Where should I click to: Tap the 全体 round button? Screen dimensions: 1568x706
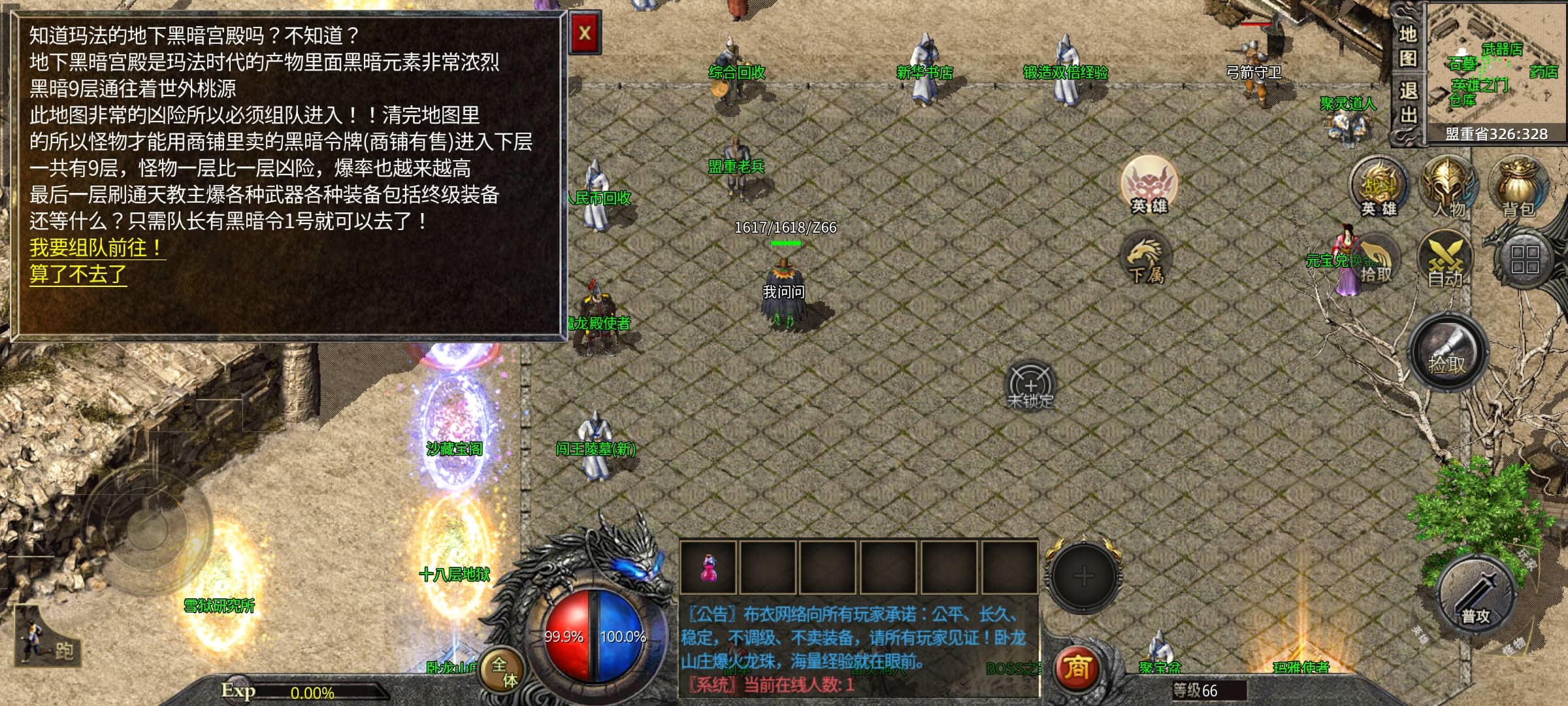tap(503, 672)
